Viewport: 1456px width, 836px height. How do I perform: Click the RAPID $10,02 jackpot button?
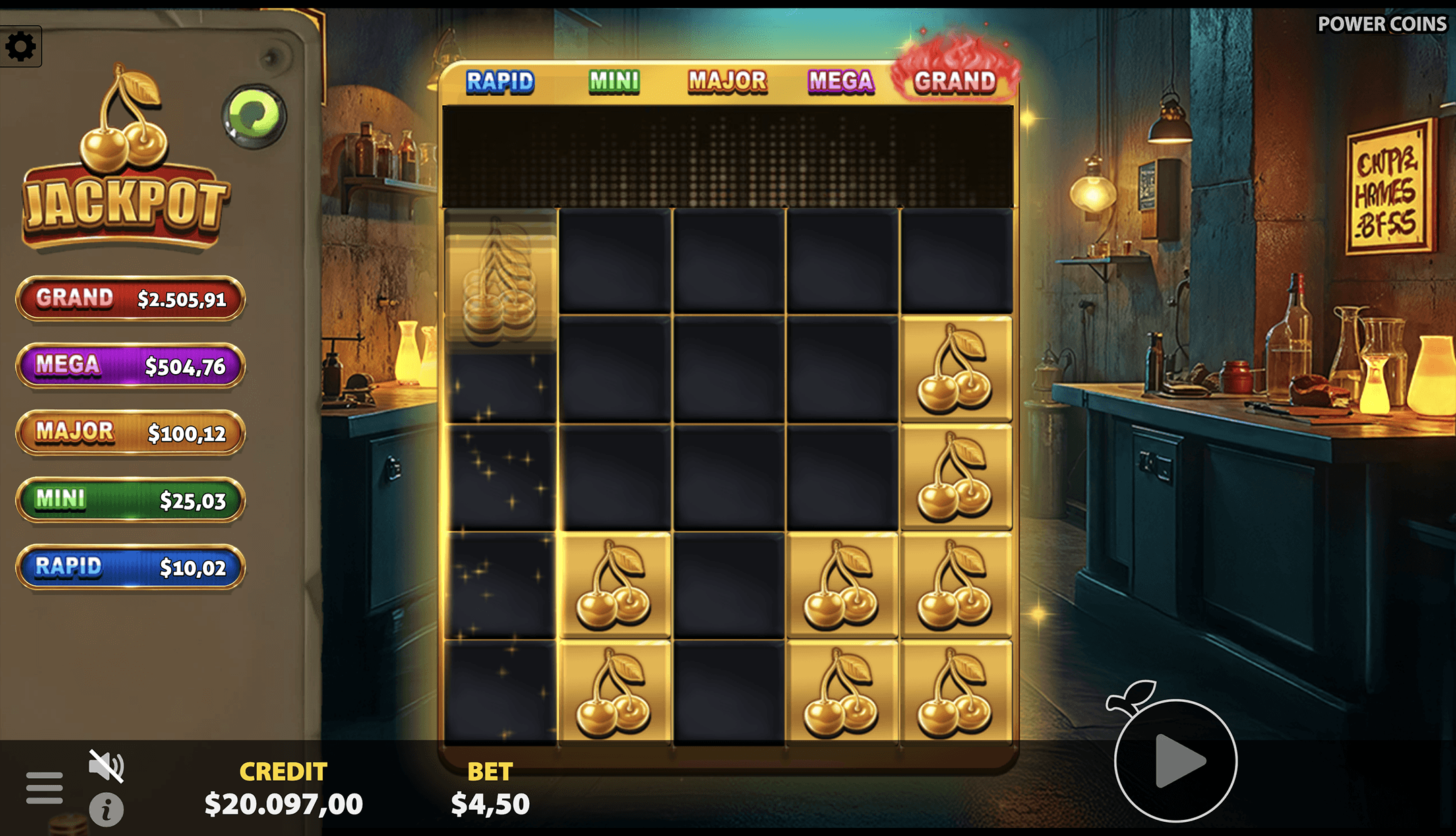129,567
